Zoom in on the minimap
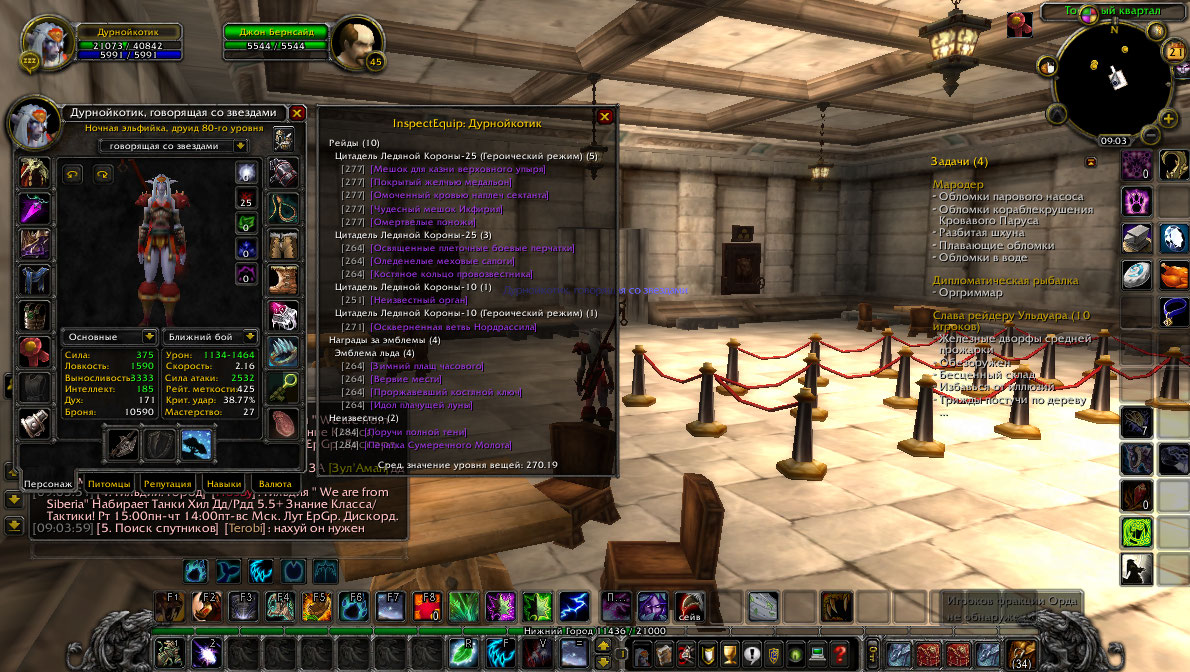Image resolution: width=1190 pixels, height=672 pixels. pyautogui.click(x=1168, y=117)
